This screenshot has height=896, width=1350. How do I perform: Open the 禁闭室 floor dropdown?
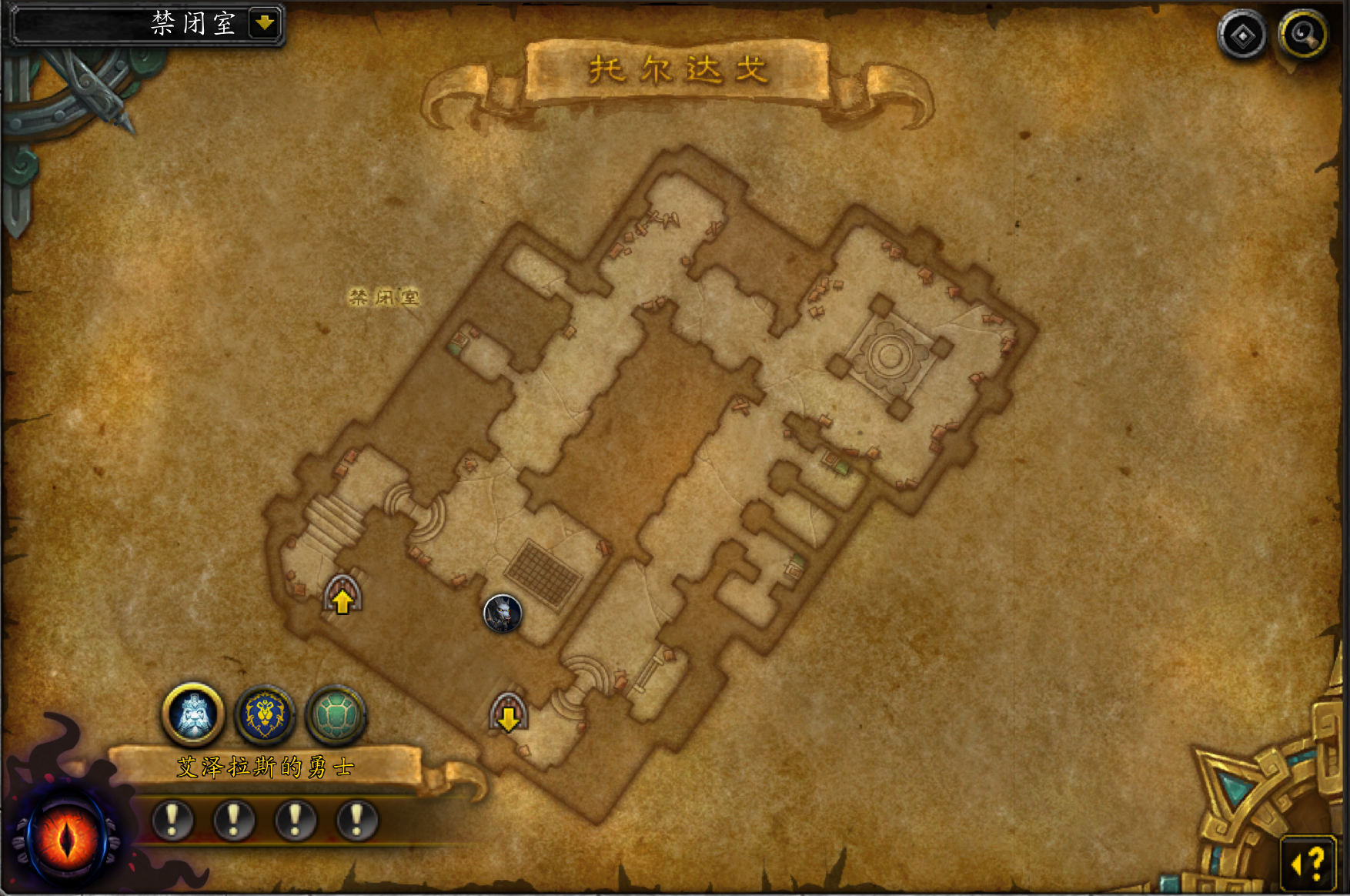[264, 23]
